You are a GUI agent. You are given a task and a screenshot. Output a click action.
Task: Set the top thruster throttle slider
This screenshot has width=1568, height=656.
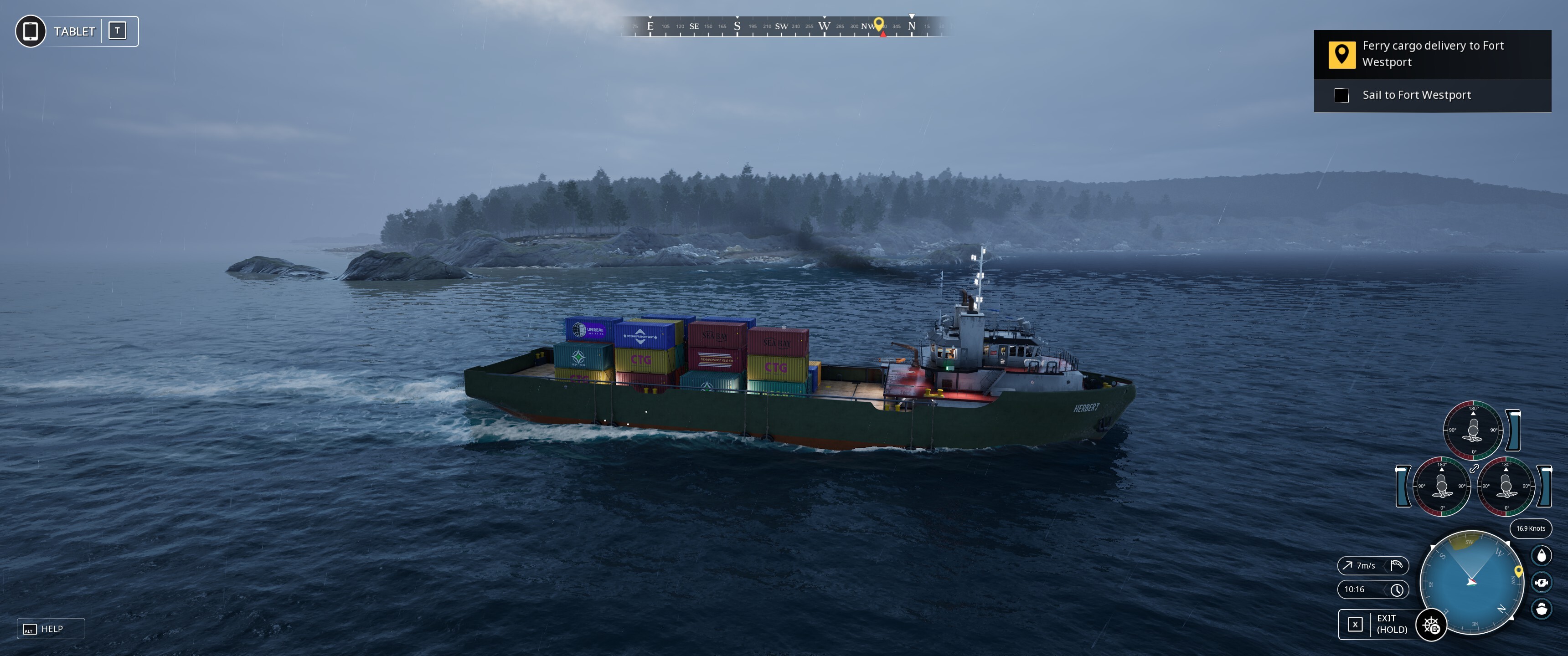click(x=1514, y=430)
